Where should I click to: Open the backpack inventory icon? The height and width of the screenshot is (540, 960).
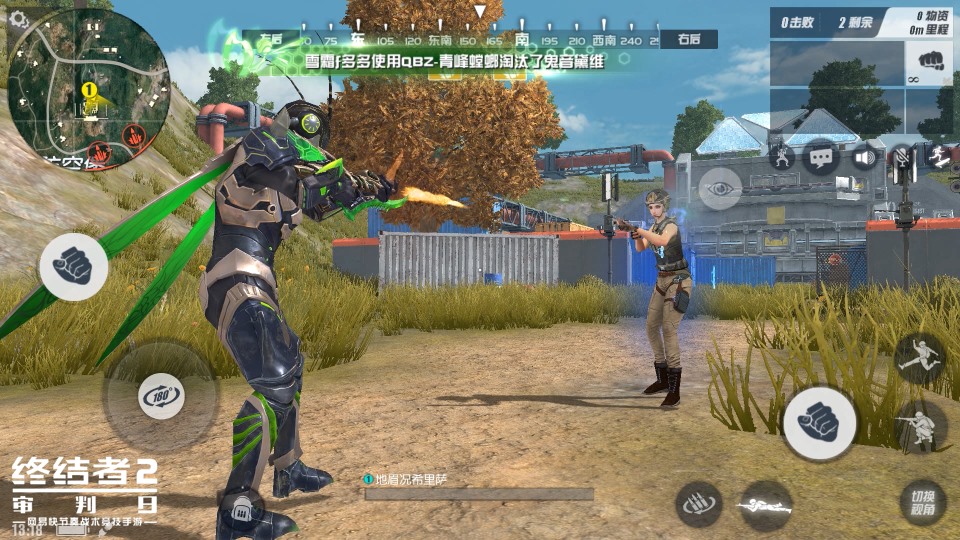click(239, 512)
